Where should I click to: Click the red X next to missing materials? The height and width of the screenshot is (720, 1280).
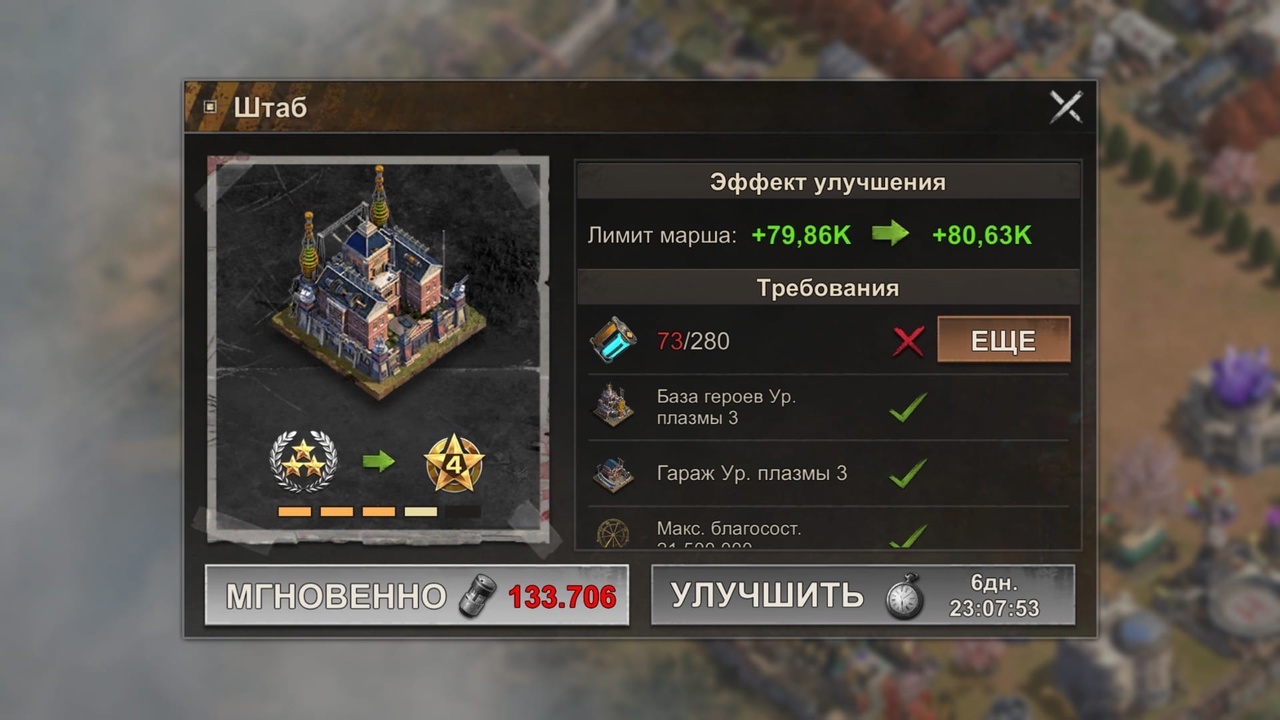pyautogui.click(x=908, y=340)
